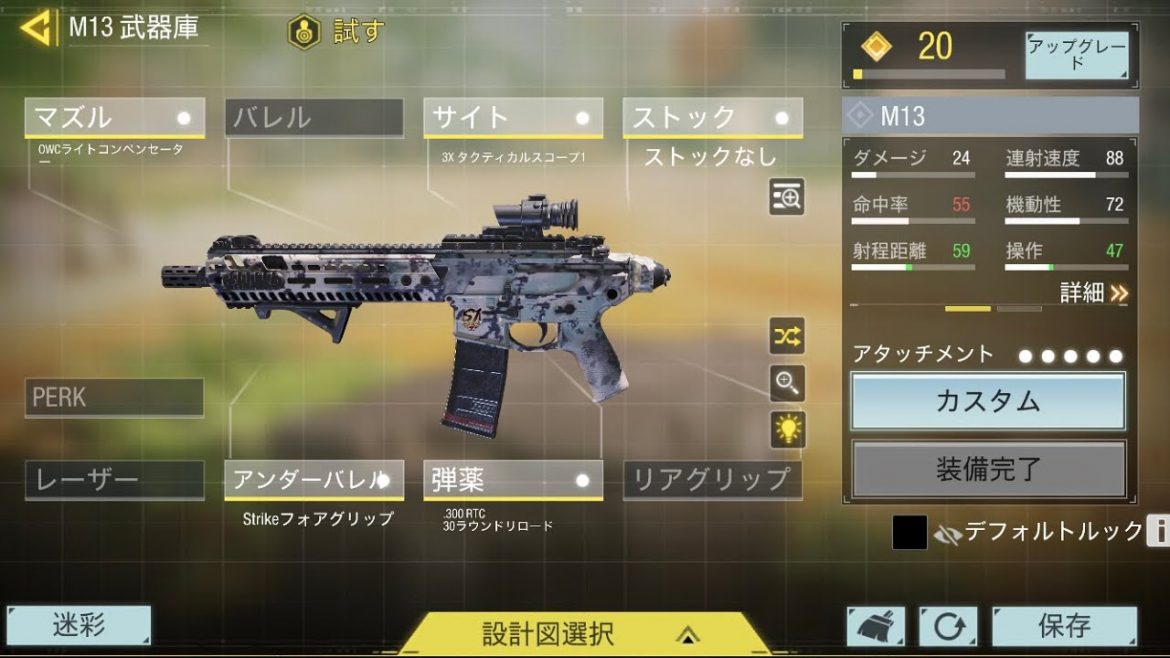Open the PERK attachment slot

pos(114,397)
